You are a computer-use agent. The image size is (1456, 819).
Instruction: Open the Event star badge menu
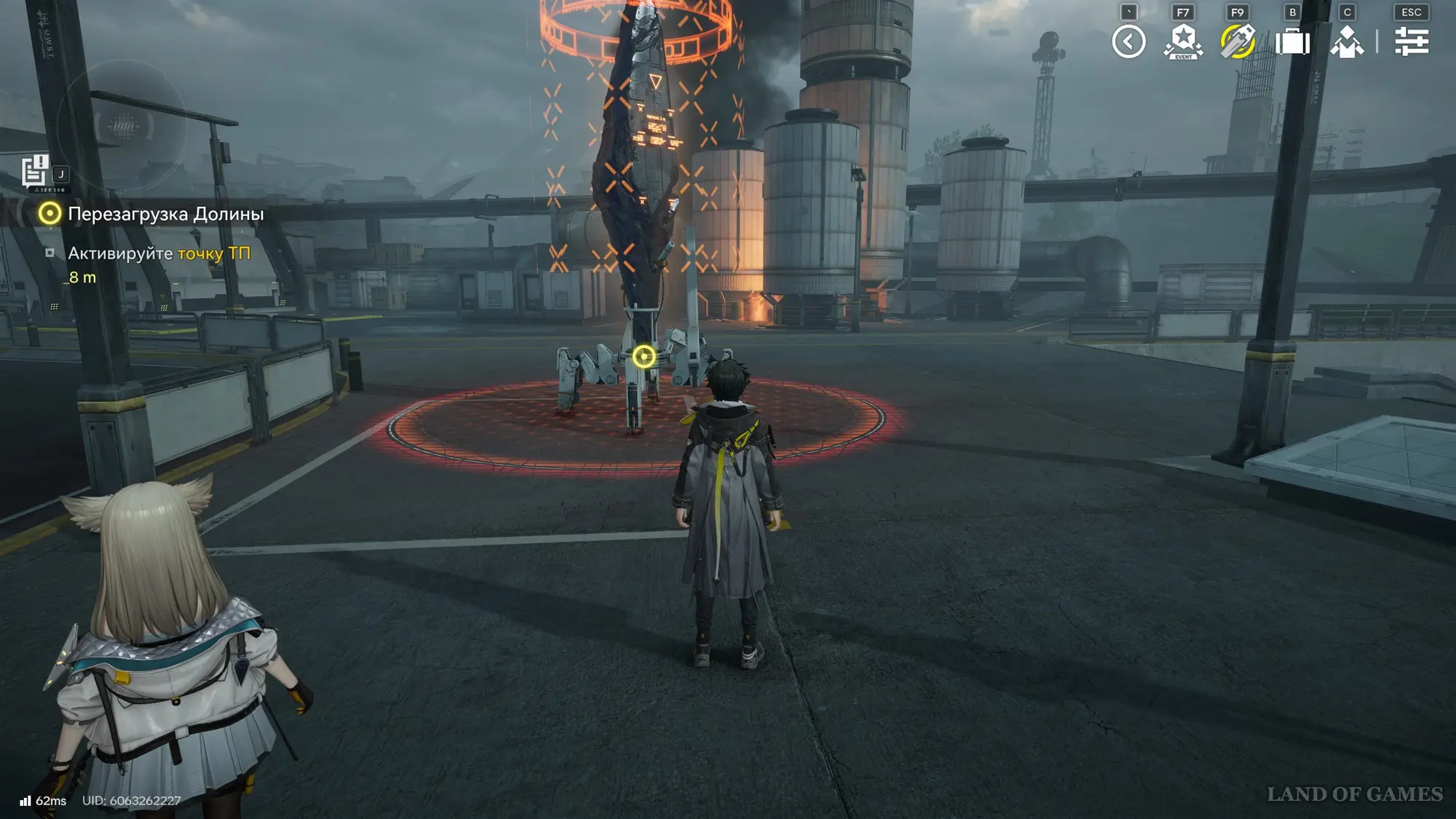point(1183,41)
